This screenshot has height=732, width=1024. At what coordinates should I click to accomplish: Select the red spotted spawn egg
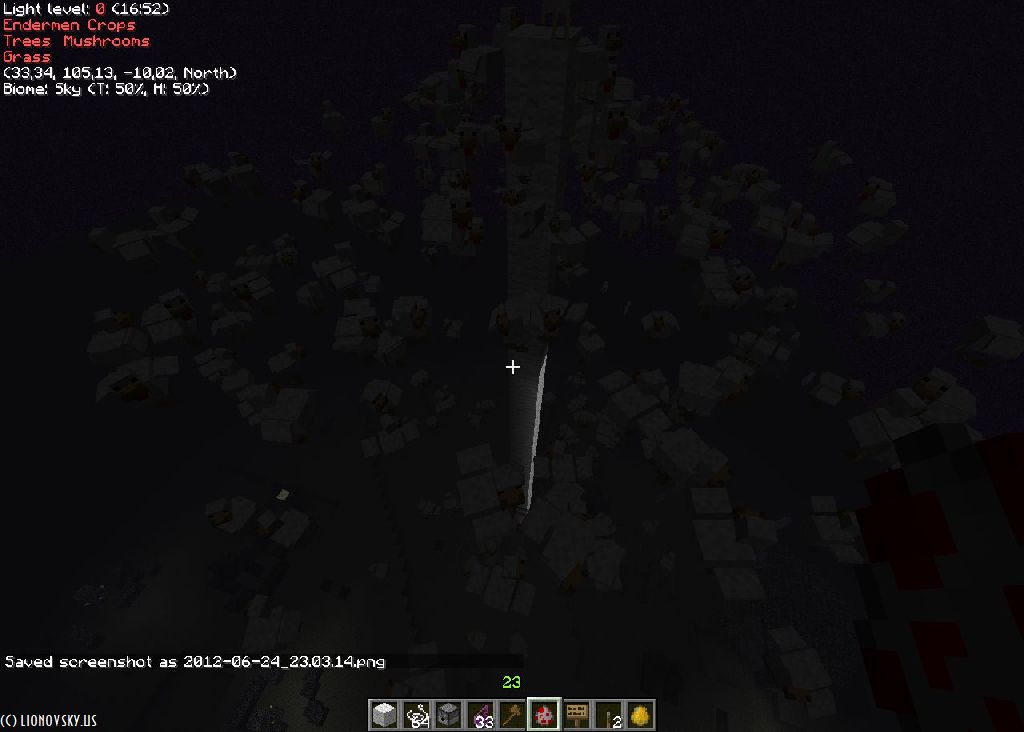click(544, 715)
